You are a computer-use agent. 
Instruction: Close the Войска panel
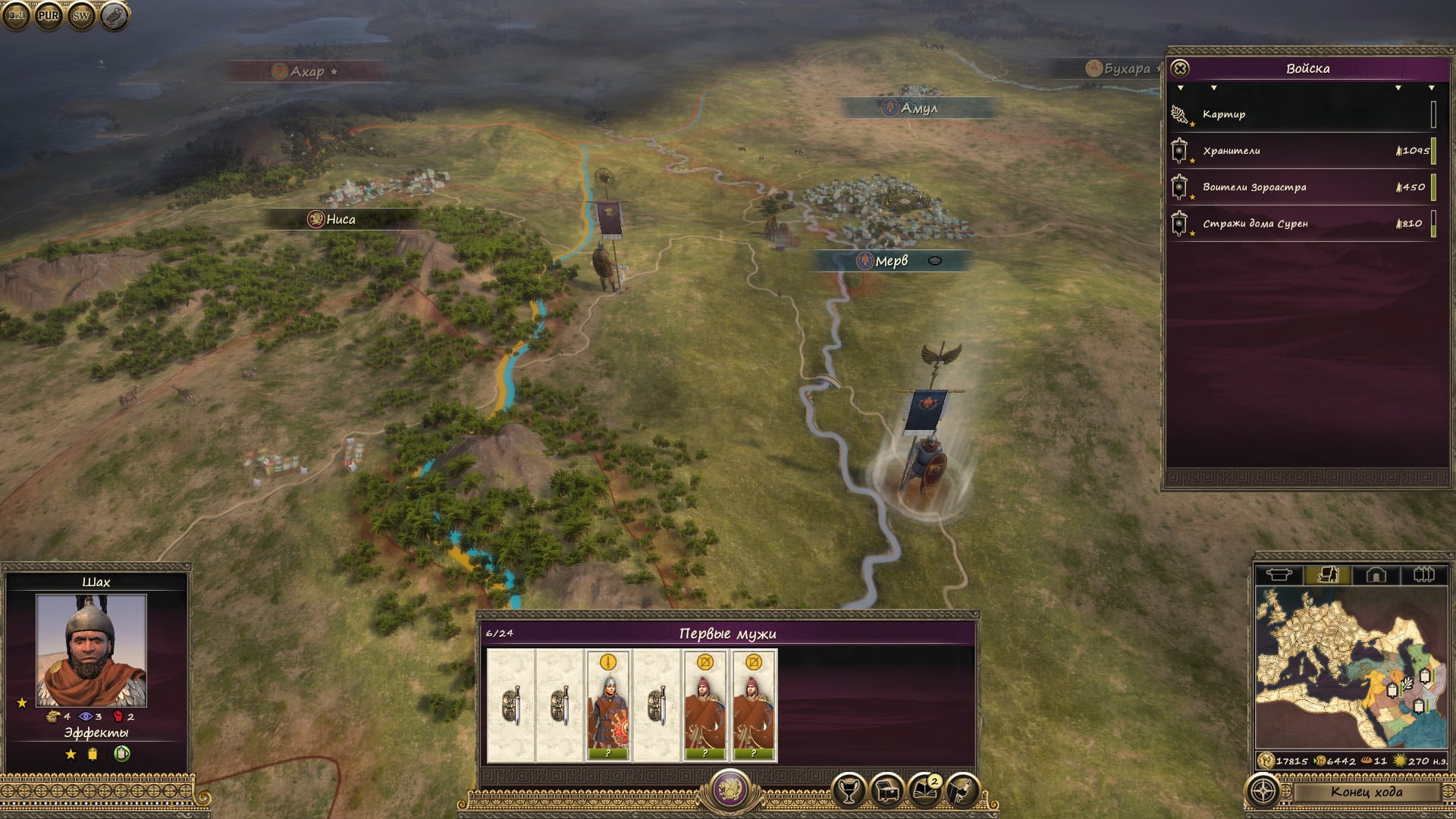(x=1180, y=68)
